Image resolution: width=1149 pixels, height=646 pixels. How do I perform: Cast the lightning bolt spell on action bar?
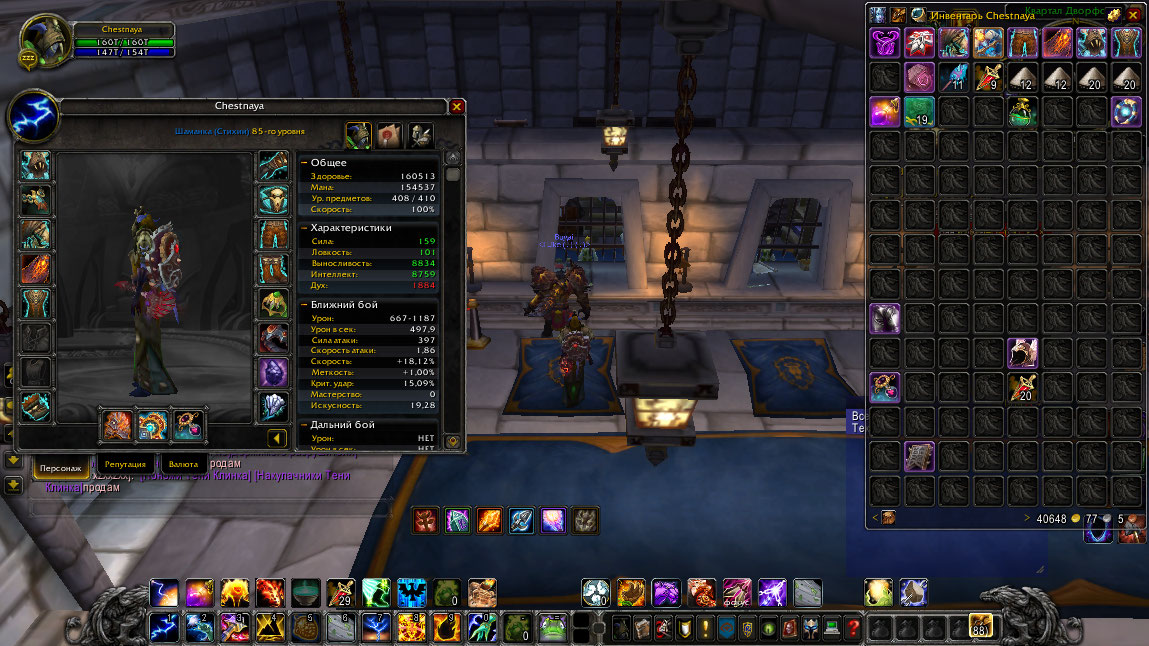click(164, 593)
